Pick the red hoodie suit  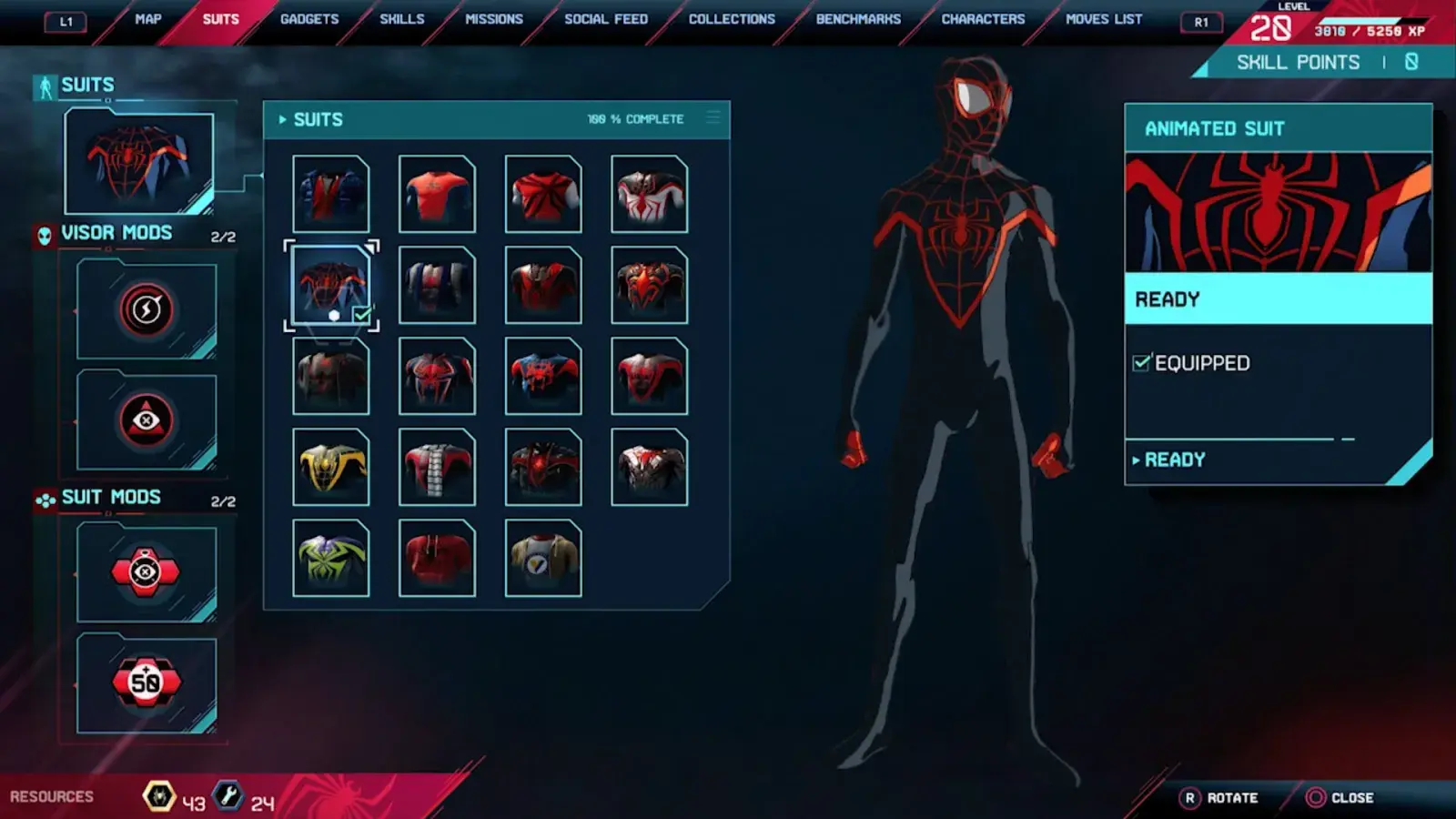437,558
